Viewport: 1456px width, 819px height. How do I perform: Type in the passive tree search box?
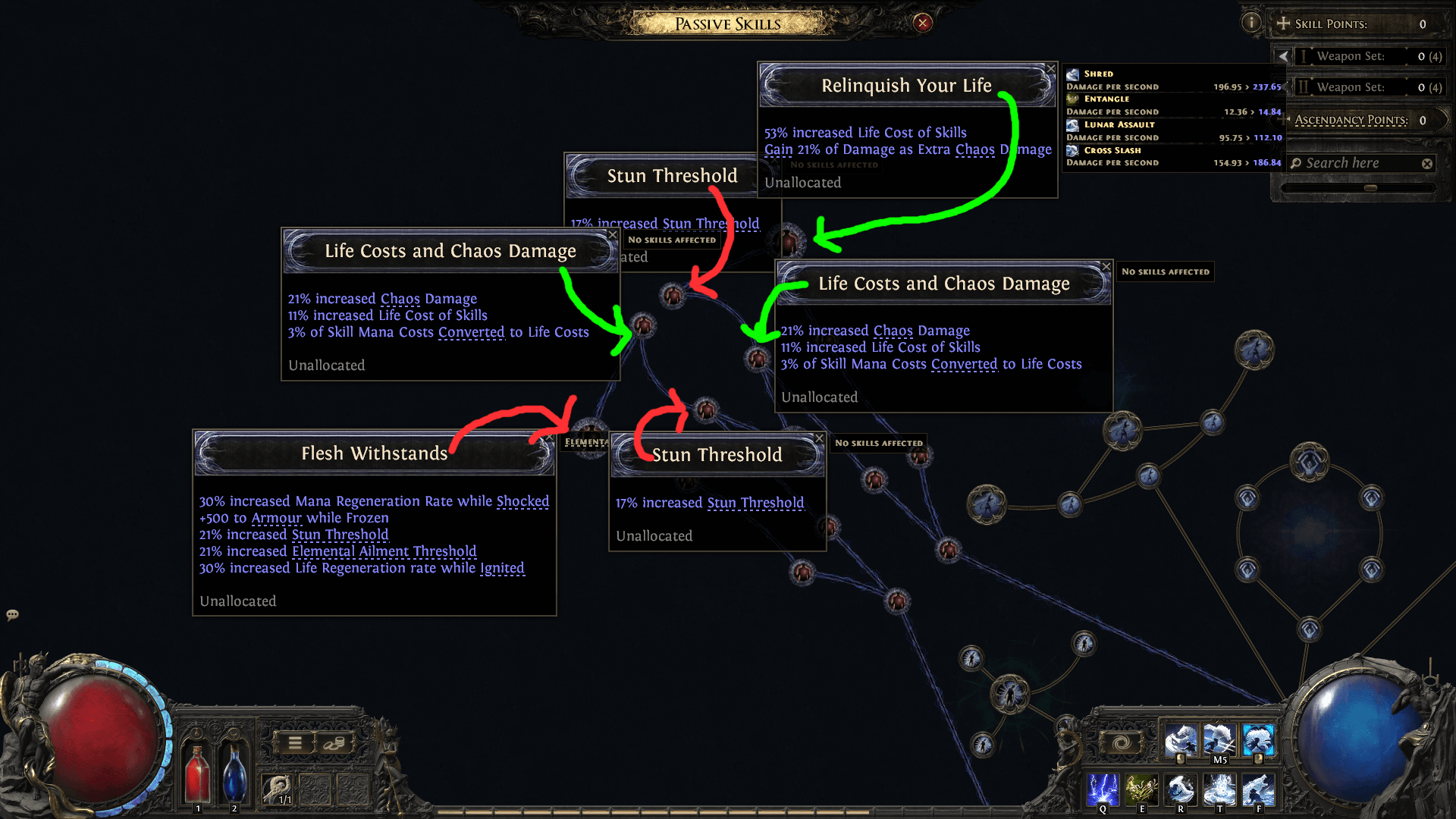[1357, 163]
